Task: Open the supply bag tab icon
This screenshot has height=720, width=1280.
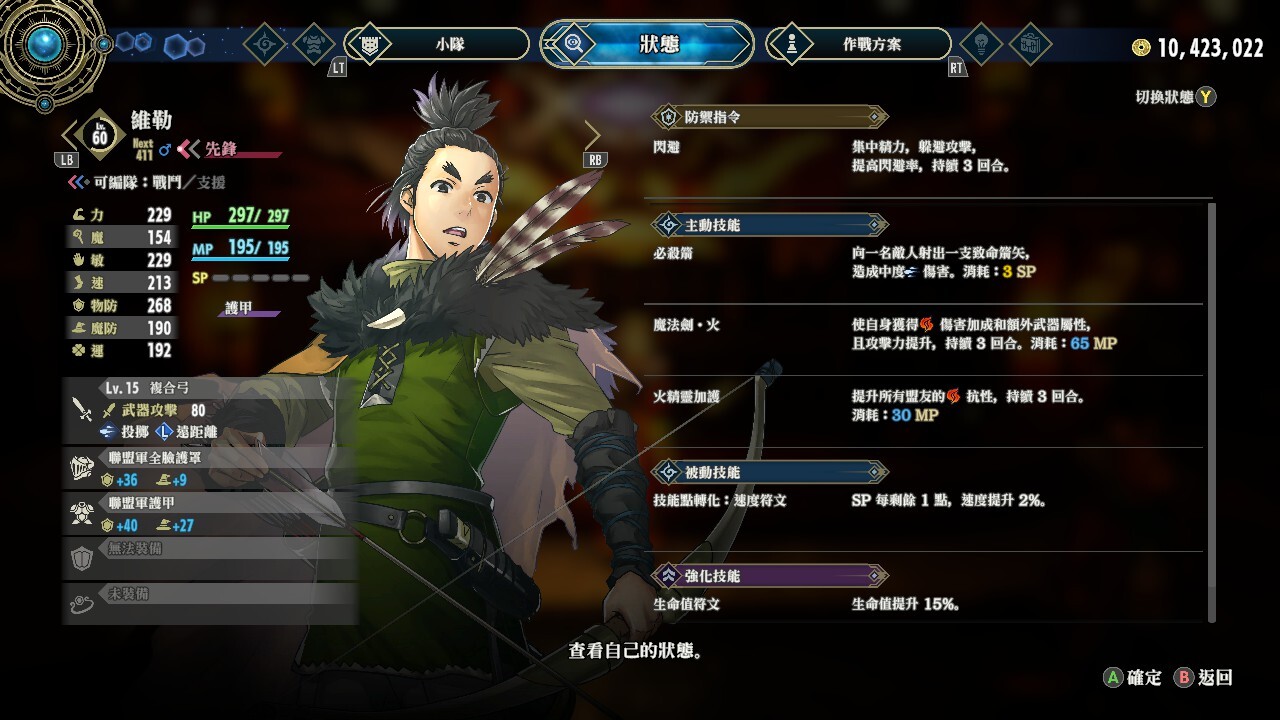Action: pos(1030,44)
